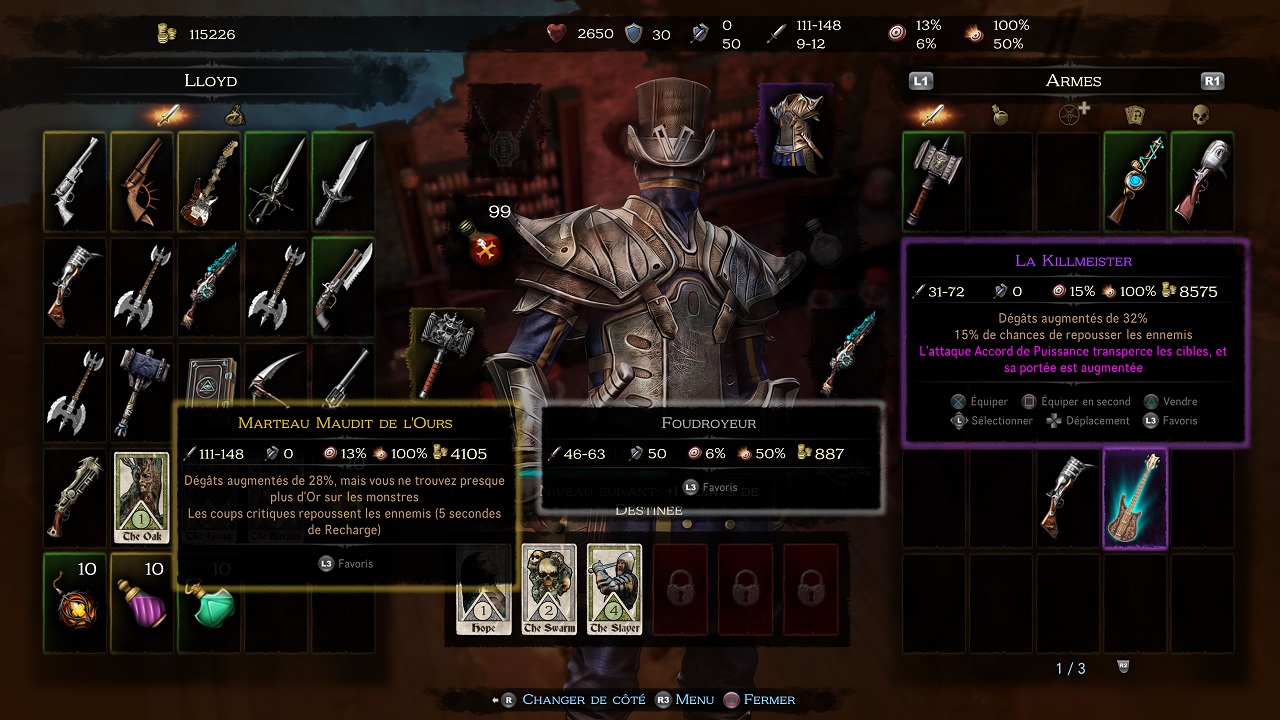Choose the orange bomb consumable slot
The image size is (1280, 720).
click(75, 601)
